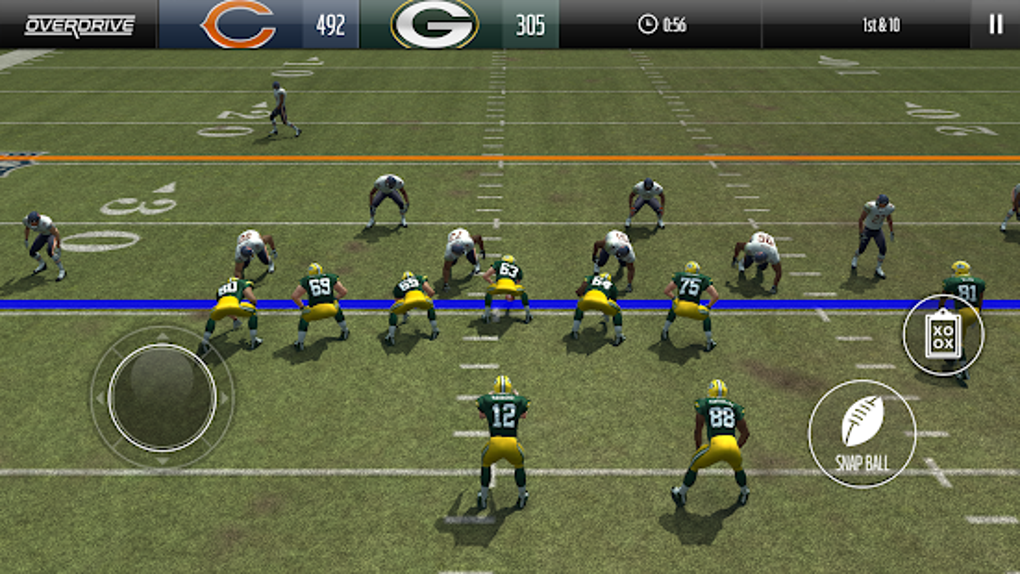Tap the Snap Ball button
The height and width of the screenshot is (574, 1020).
tap(862, 433)
